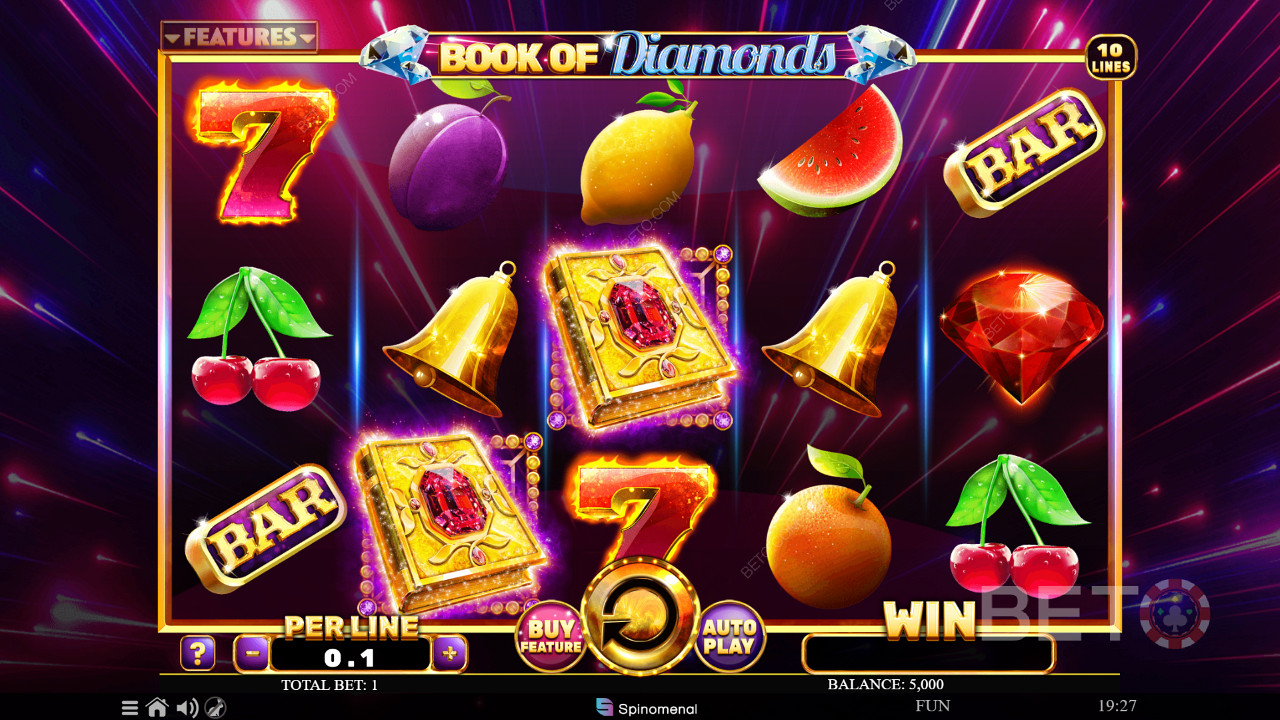Increase the per line bet

[x=450, y=654]
